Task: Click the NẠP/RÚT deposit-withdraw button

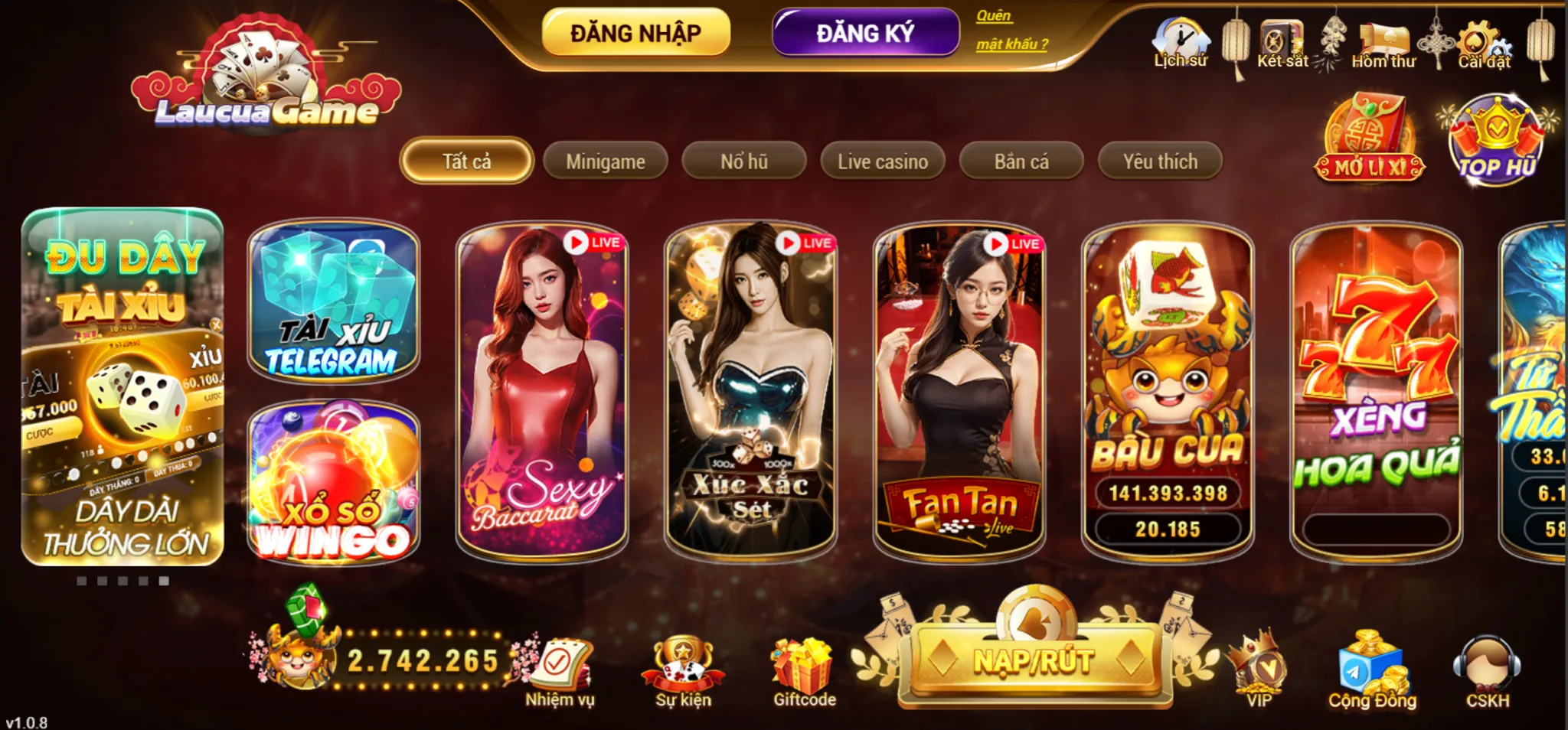Action: (1034, 660)
